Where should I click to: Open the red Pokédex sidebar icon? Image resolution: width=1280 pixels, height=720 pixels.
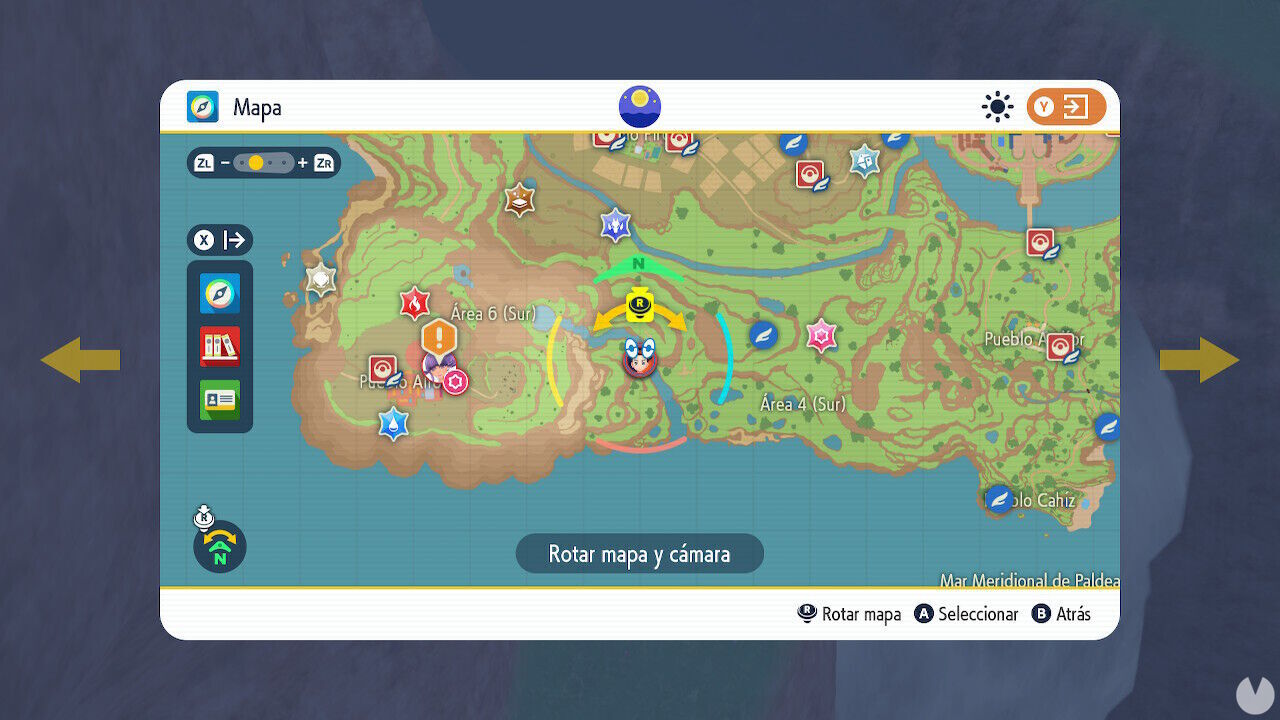[x=219, y=347]
